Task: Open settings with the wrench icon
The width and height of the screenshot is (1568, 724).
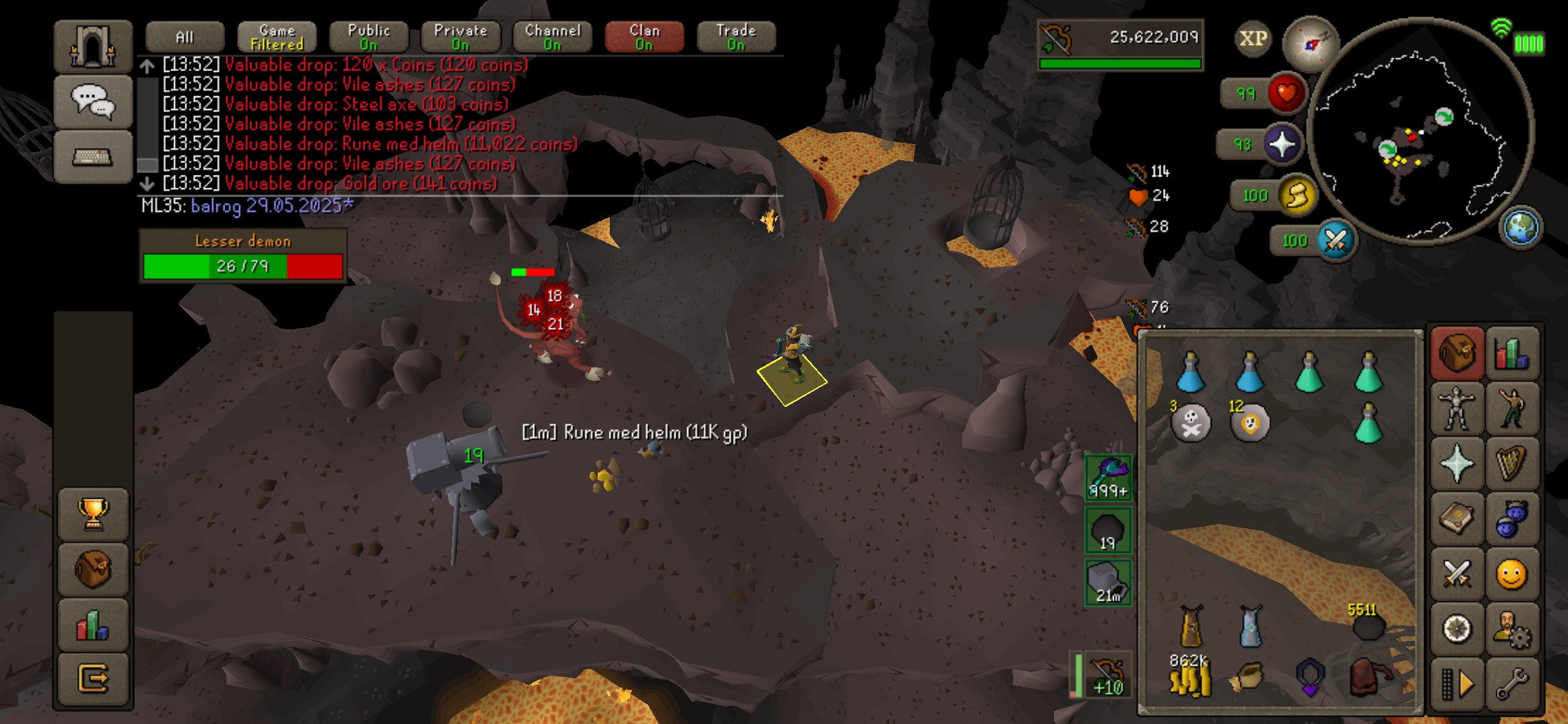Action: pos(1511,684)
